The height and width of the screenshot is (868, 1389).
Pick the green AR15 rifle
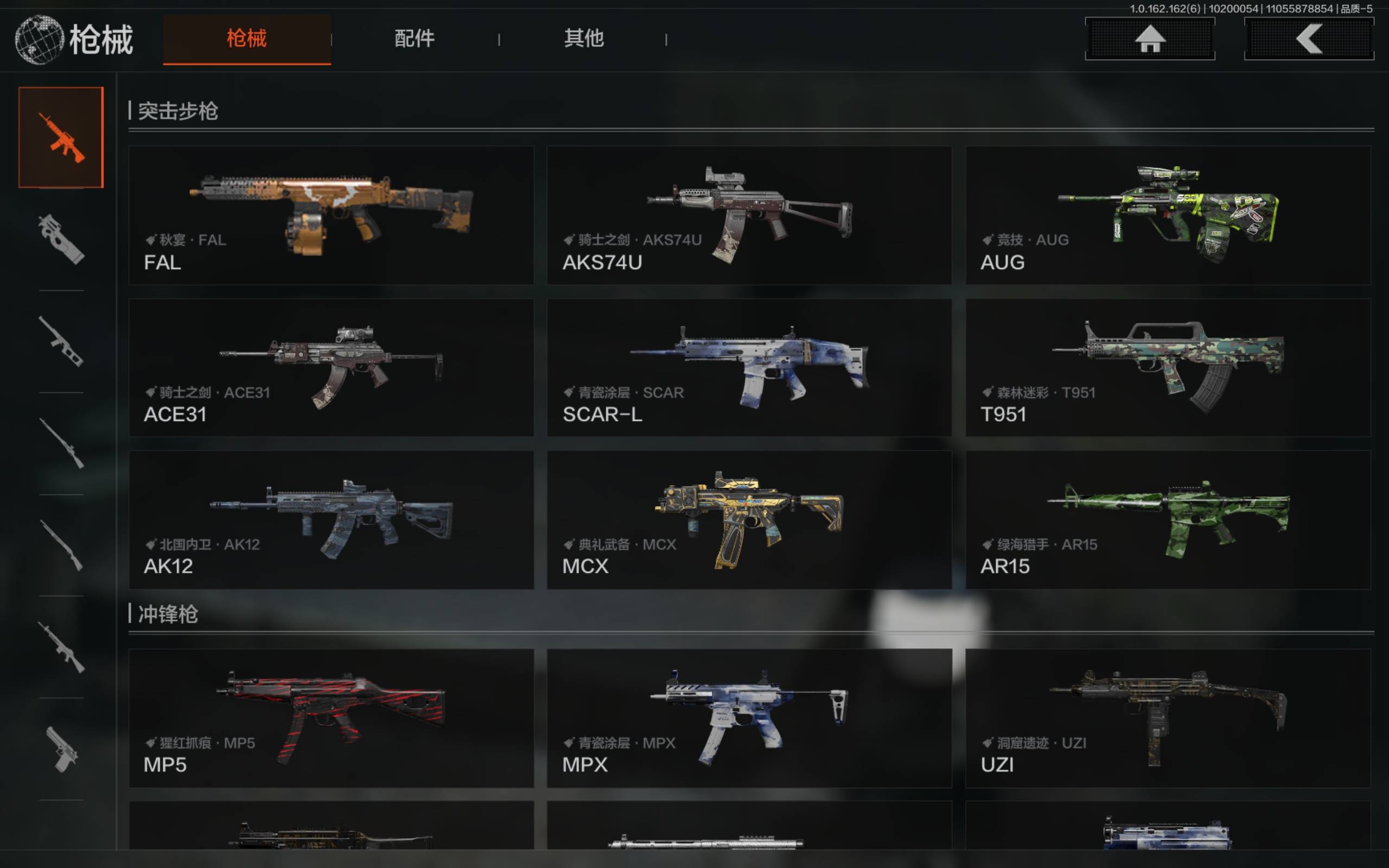click(1168, 520)
